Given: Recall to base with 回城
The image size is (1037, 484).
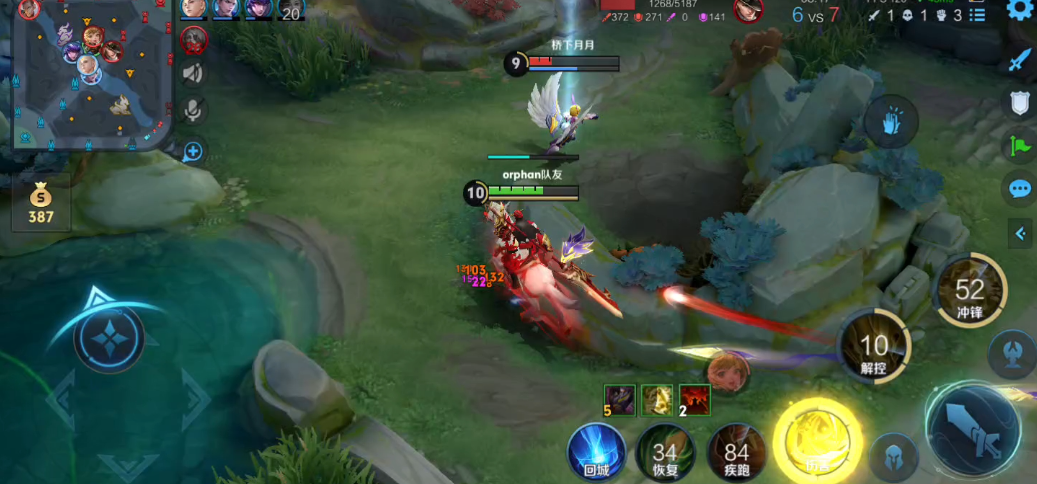Looking at the screenshot, I should pos(596,453).
